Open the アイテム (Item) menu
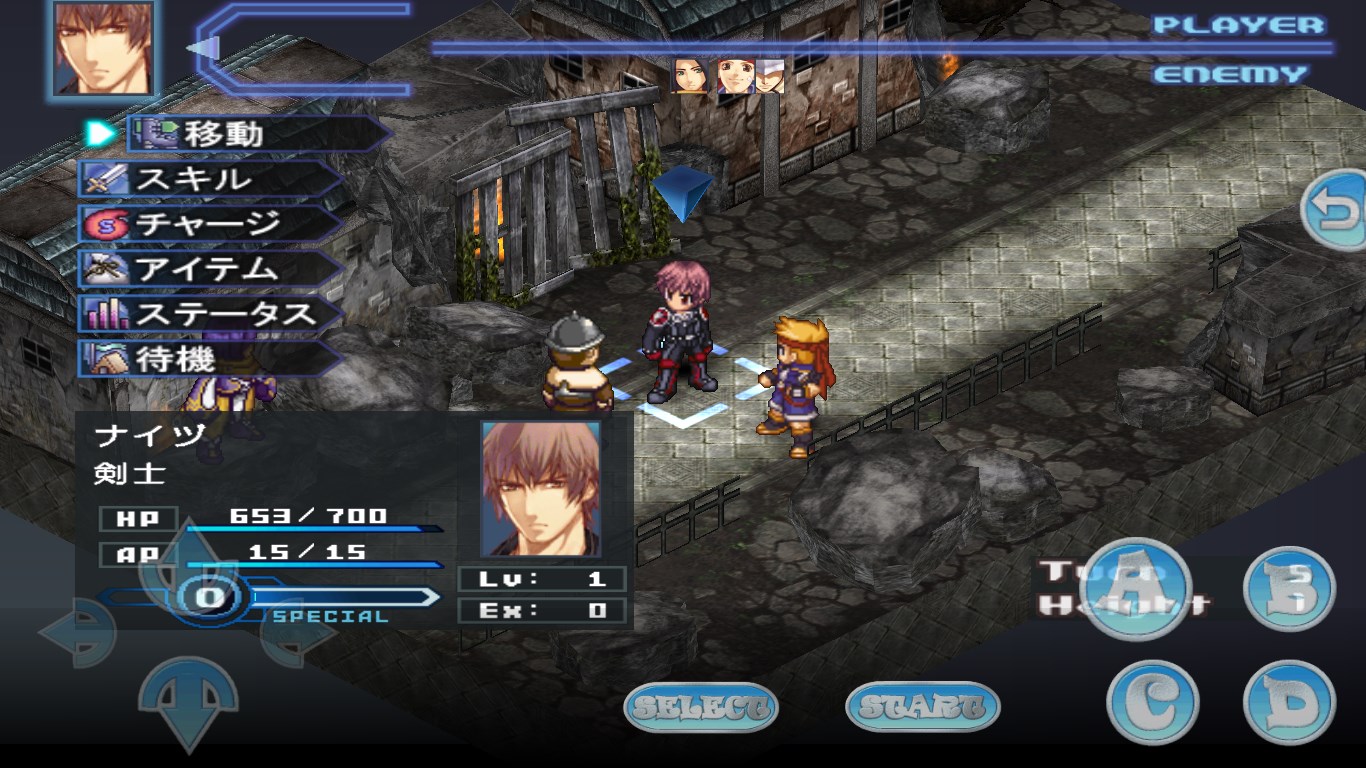The width and height of the screenshot is (1366, 768). click(210, 269)
